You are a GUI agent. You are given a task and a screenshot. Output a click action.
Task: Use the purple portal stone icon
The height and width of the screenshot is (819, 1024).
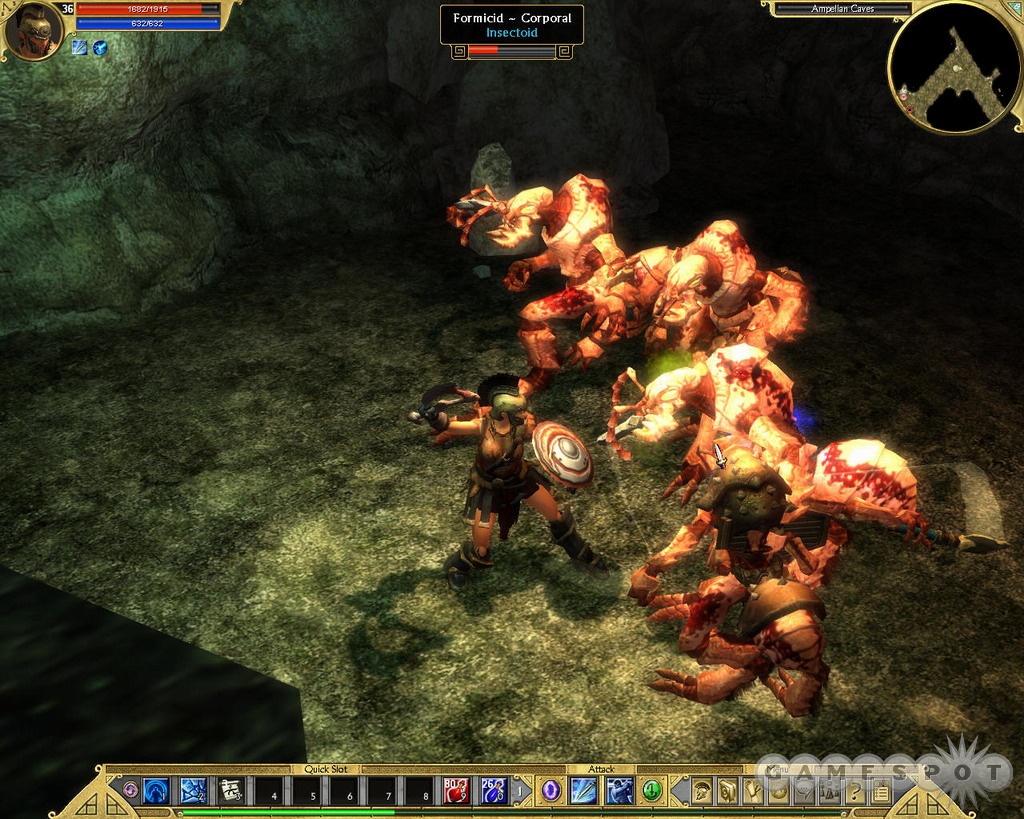[x=550, y=791]
